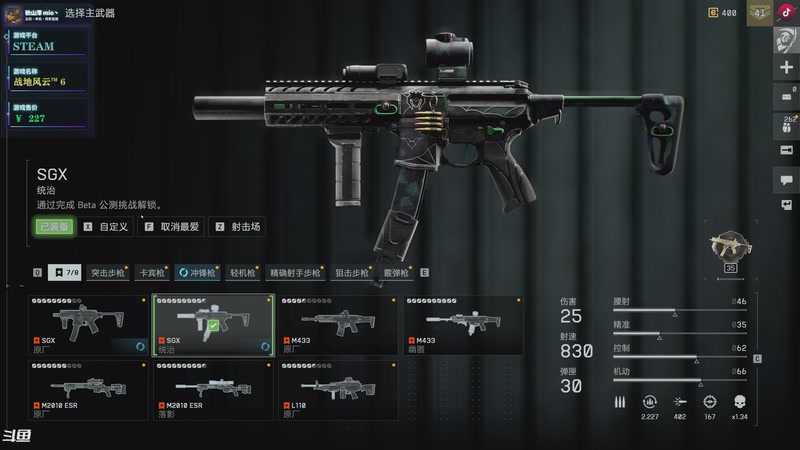Show the 轻机枪 LMG category
This screenshot has width=800, height=450.
pos(243,272)
